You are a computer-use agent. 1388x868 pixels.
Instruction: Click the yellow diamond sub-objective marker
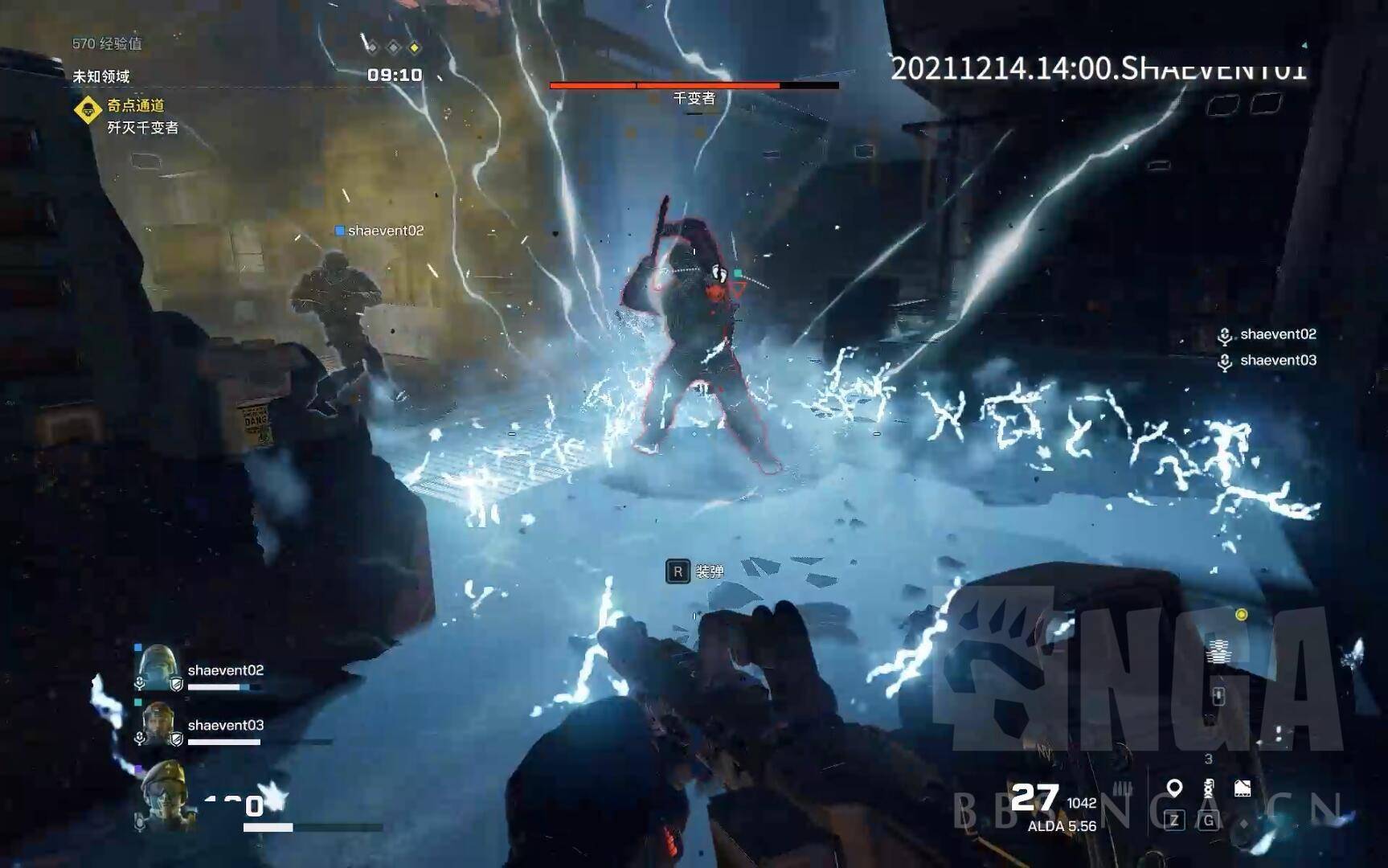click(x=414, y=48)
